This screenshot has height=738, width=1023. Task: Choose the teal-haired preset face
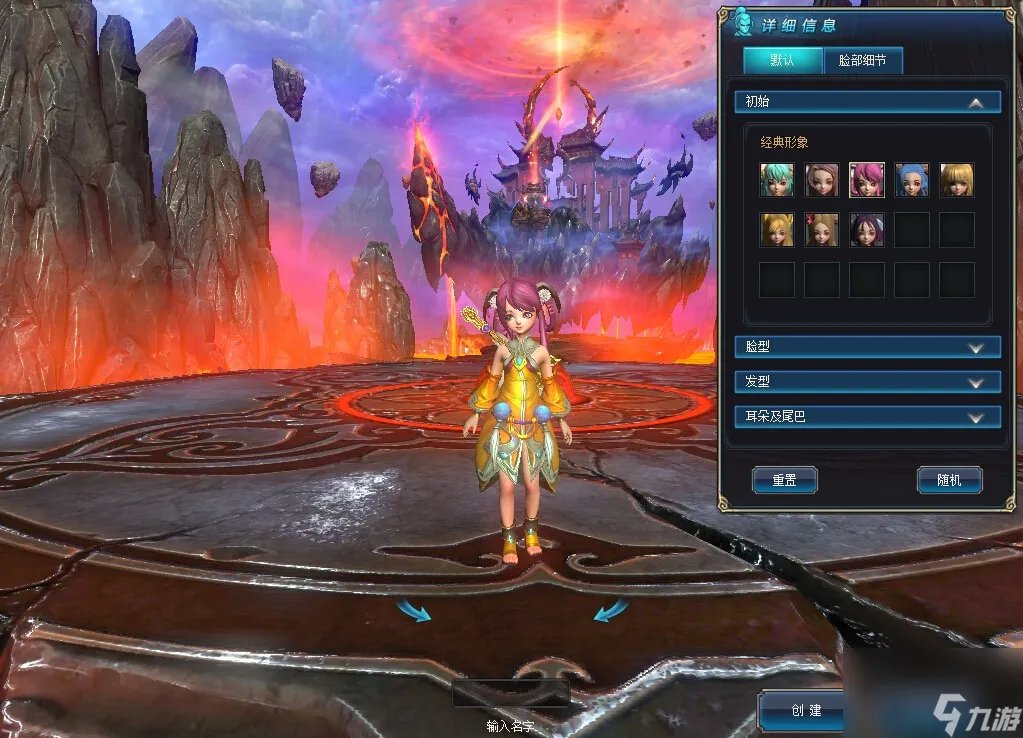pyautogui.click(x=776, y=180)
